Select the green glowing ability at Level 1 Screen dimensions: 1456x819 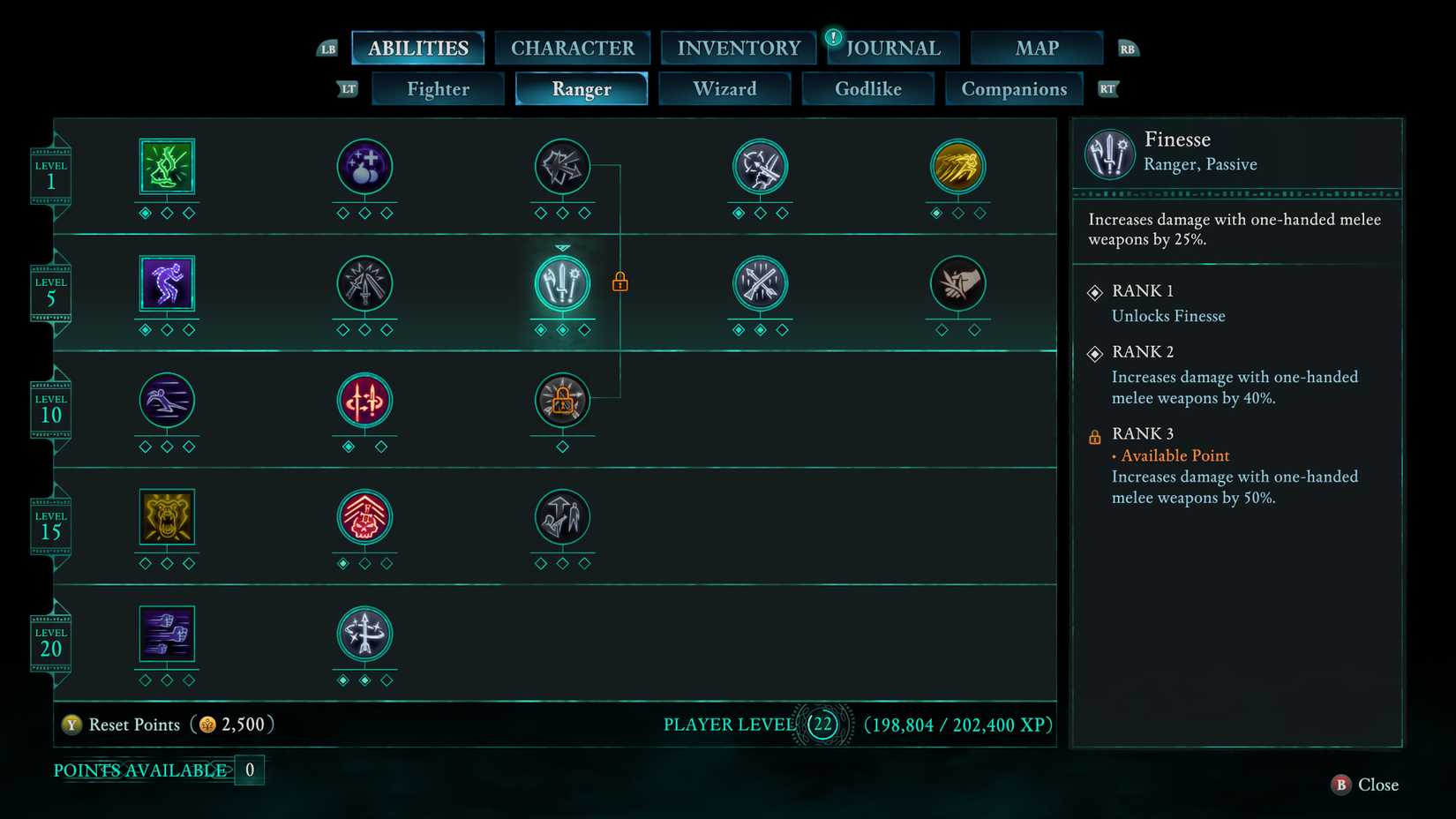[167, 166]
